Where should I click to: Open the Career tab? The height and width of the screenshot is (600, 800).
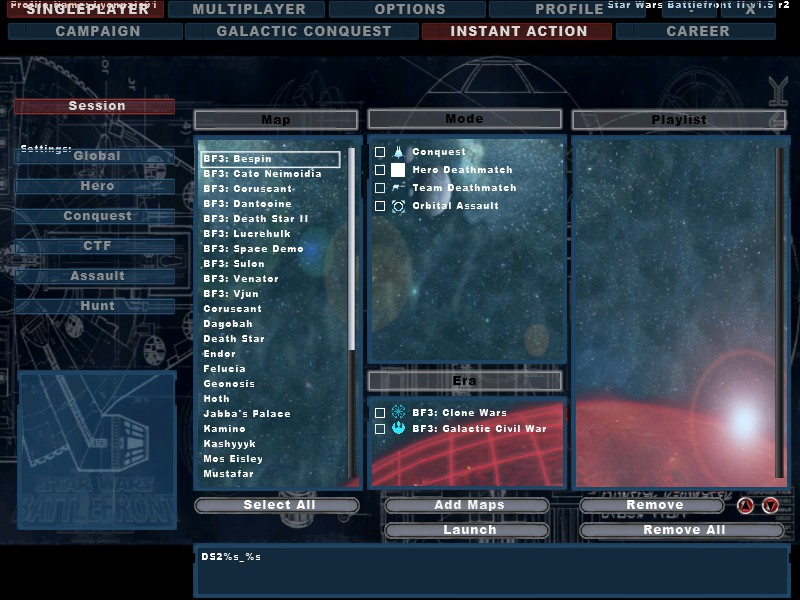tap(697, 31)
